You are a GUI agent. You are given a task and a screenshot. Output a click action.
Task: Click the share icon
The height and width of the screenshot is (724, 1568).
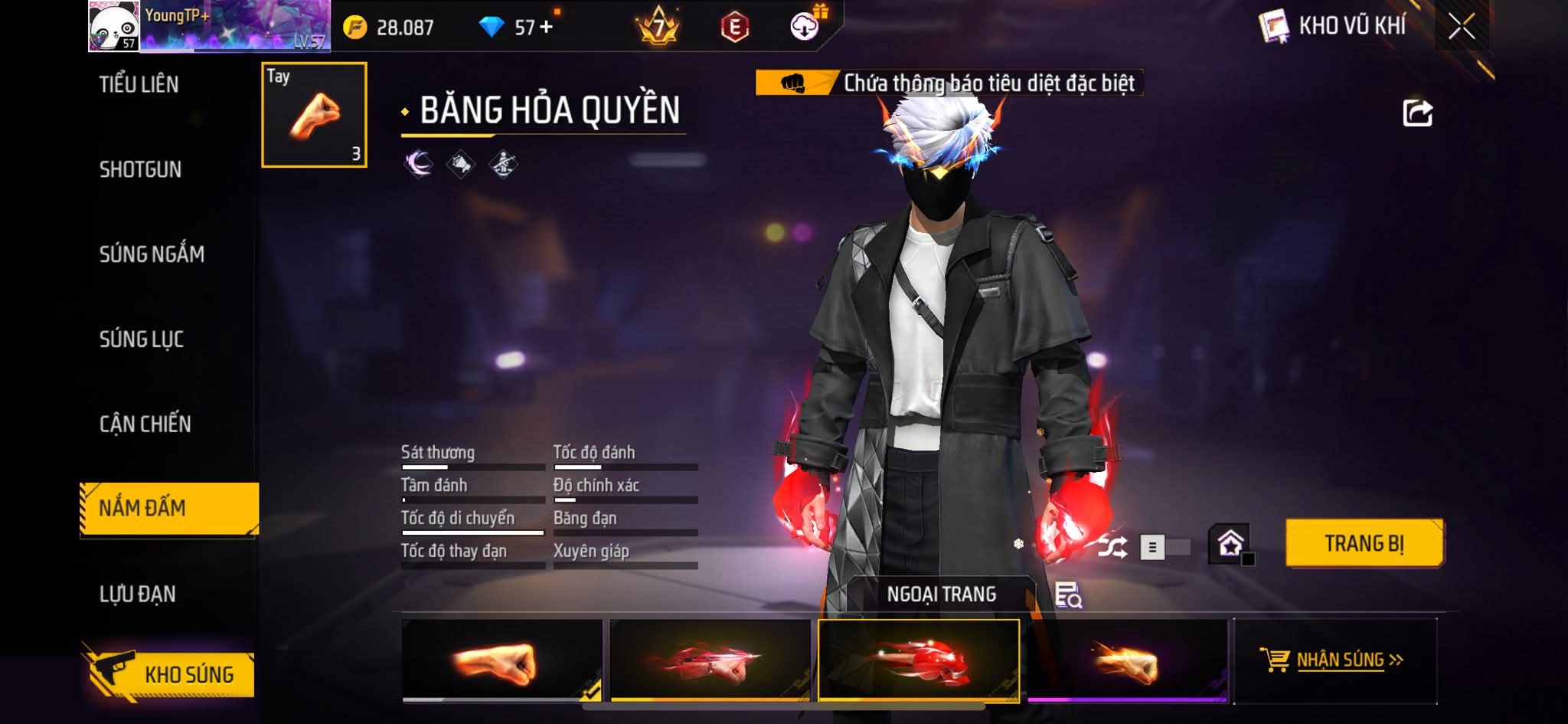1417,113
